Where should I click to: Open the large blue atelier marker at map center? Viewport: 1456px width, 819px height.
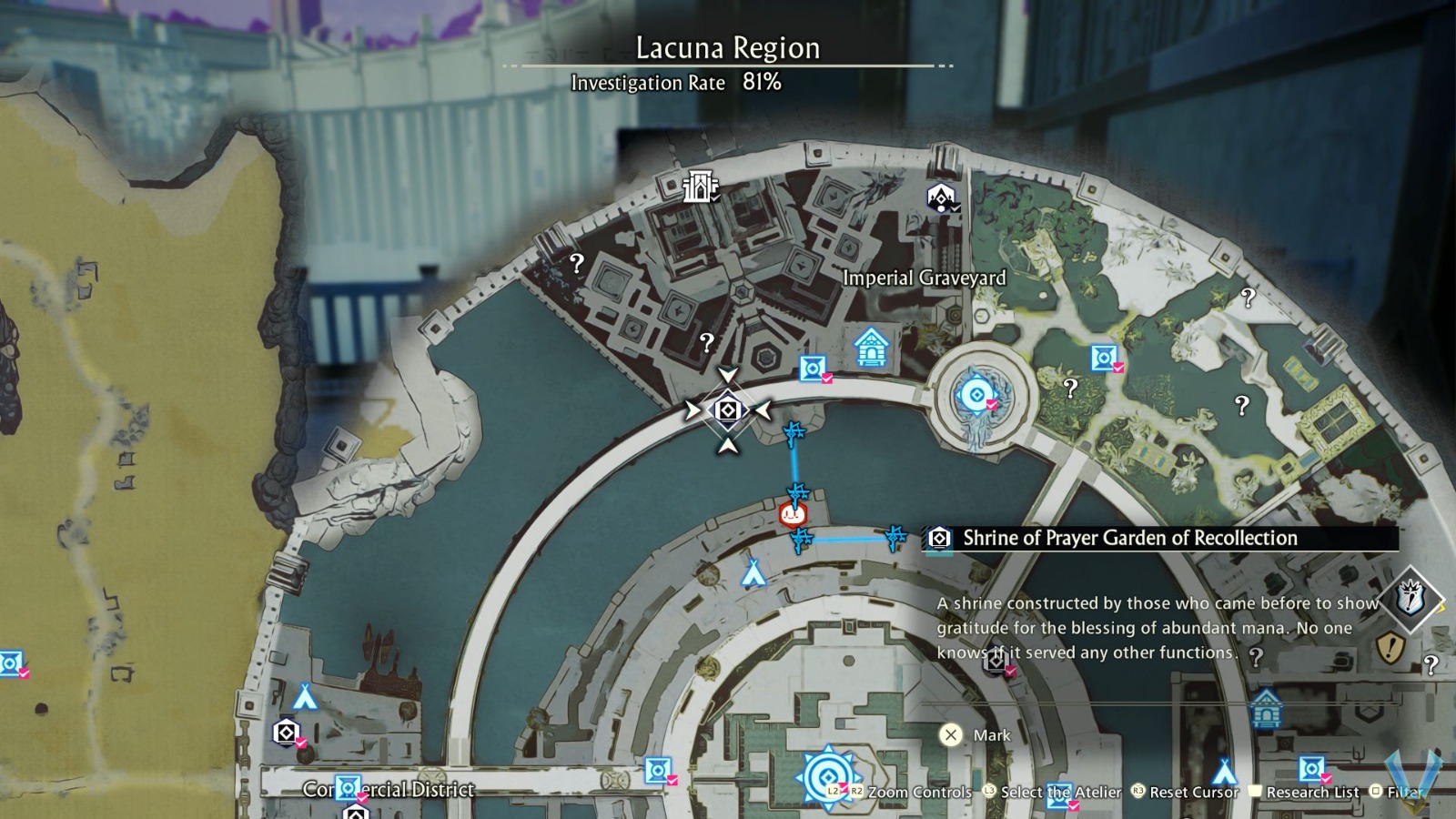coord(827,777)
